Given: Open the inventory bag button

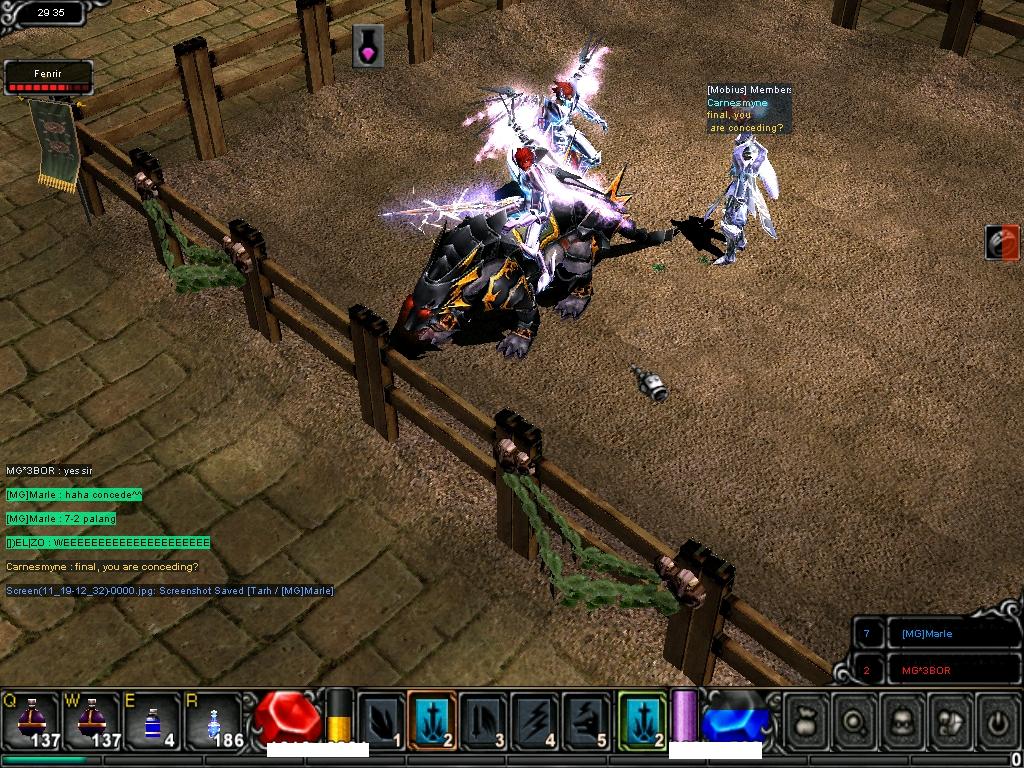Looking at the screenshot, I should 807,720.
